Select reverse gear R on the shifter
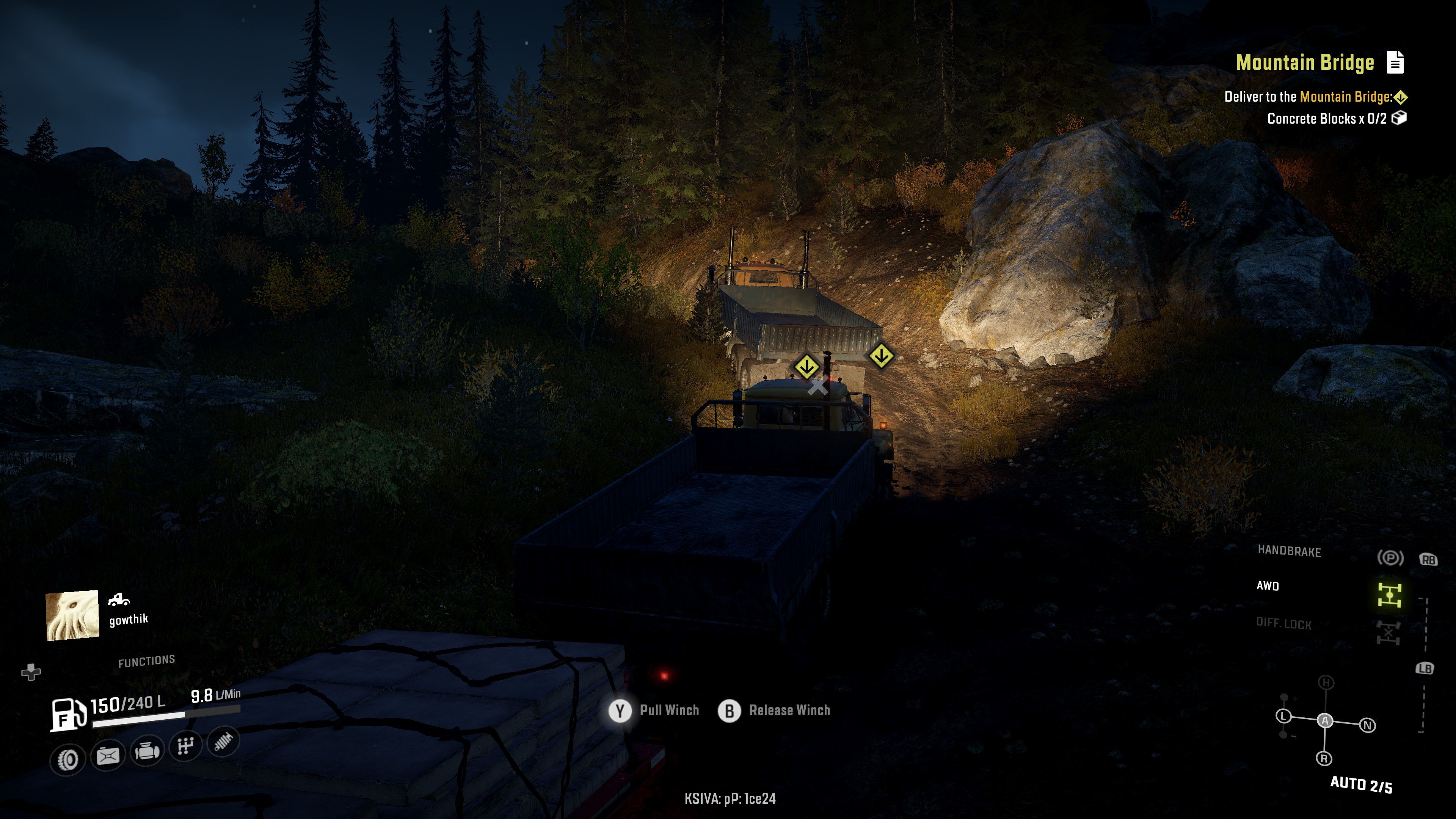 [x=1324, y=758]
